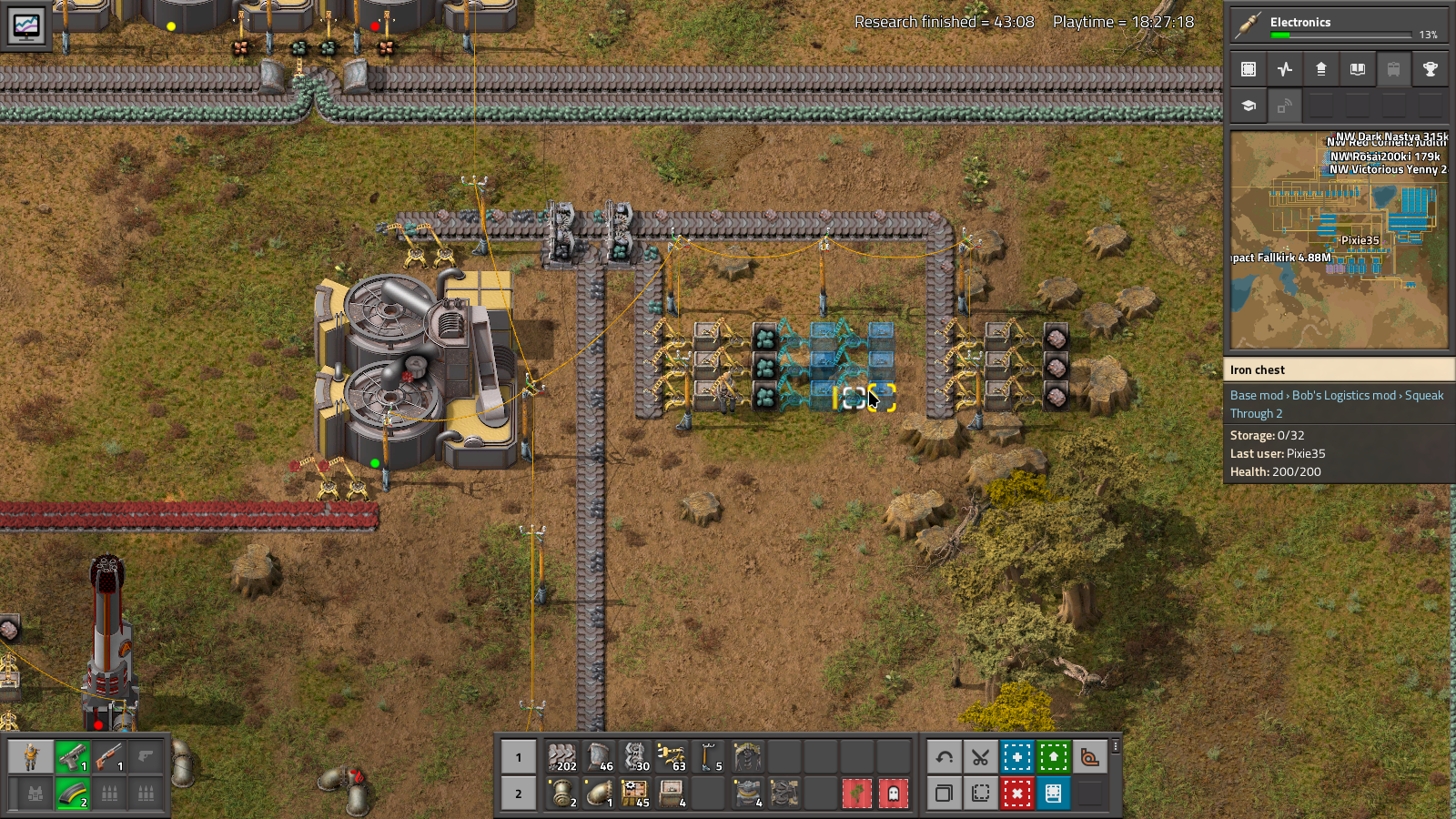Open the graduation cap tips button
This screenshot has height=819, width=1456.
point(1249,106)
